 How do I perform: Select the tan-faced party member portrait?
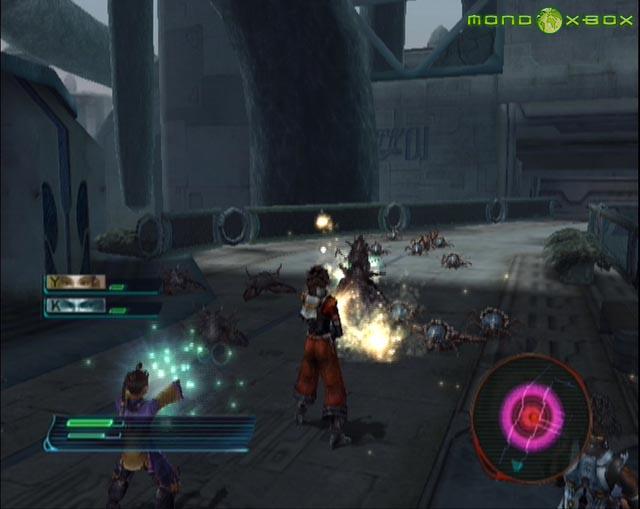76,283
